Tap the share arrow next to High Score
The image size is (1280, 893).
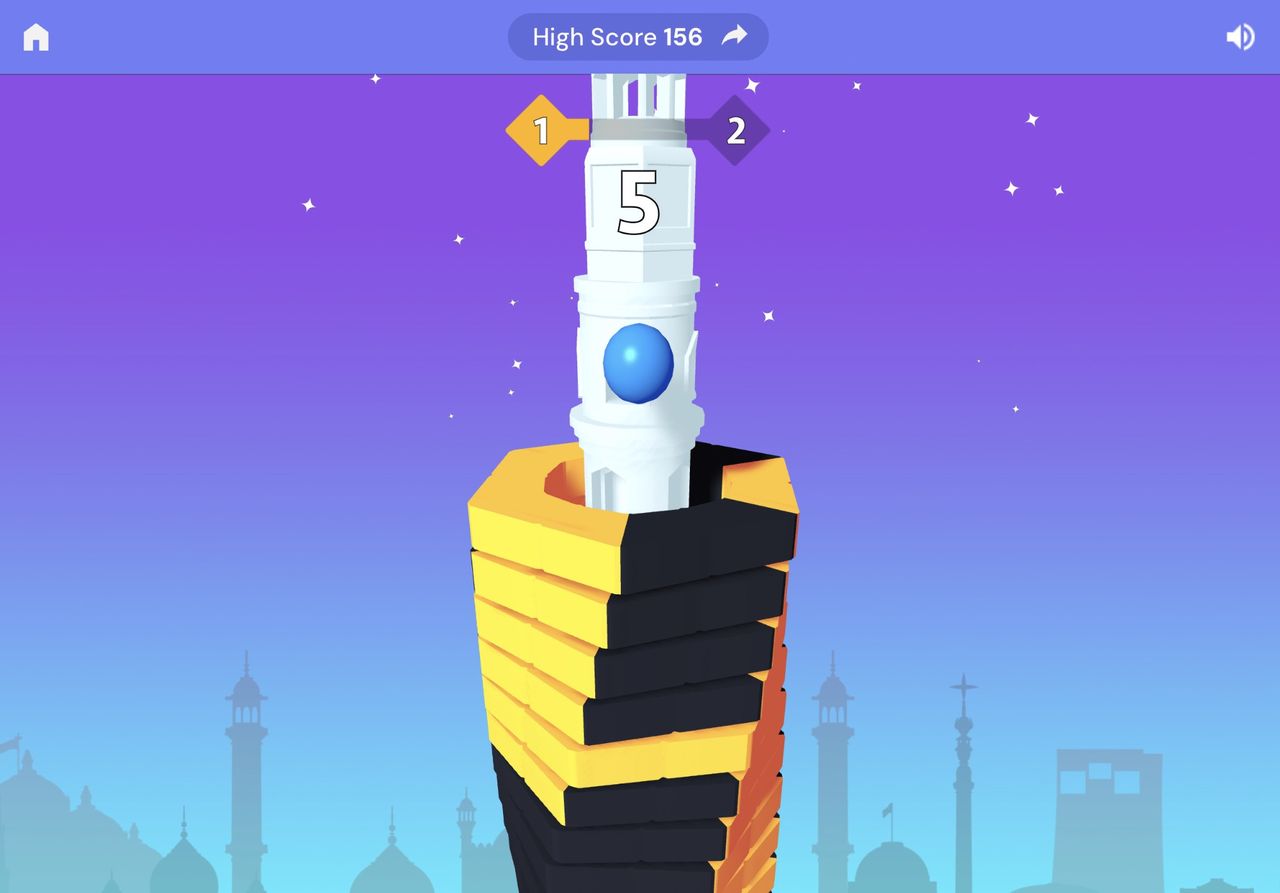tap(733, 35)
